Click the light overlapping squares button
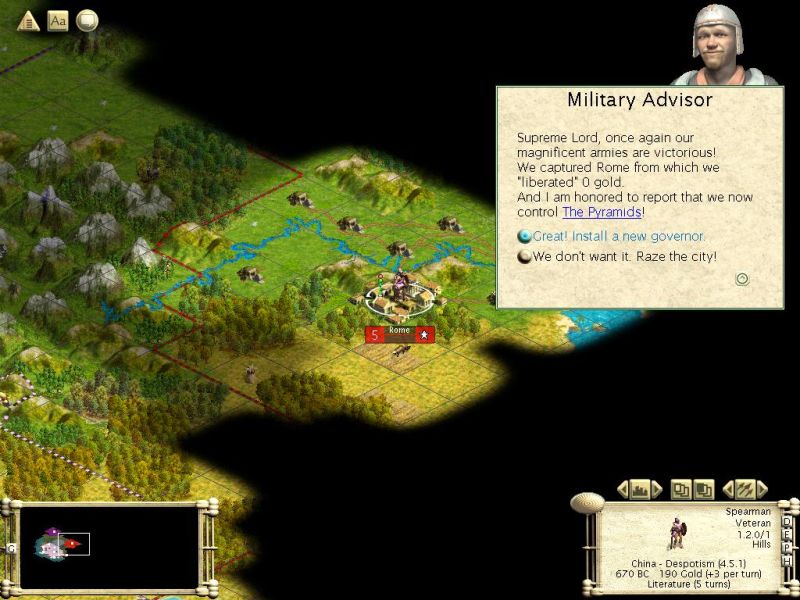 680,489
